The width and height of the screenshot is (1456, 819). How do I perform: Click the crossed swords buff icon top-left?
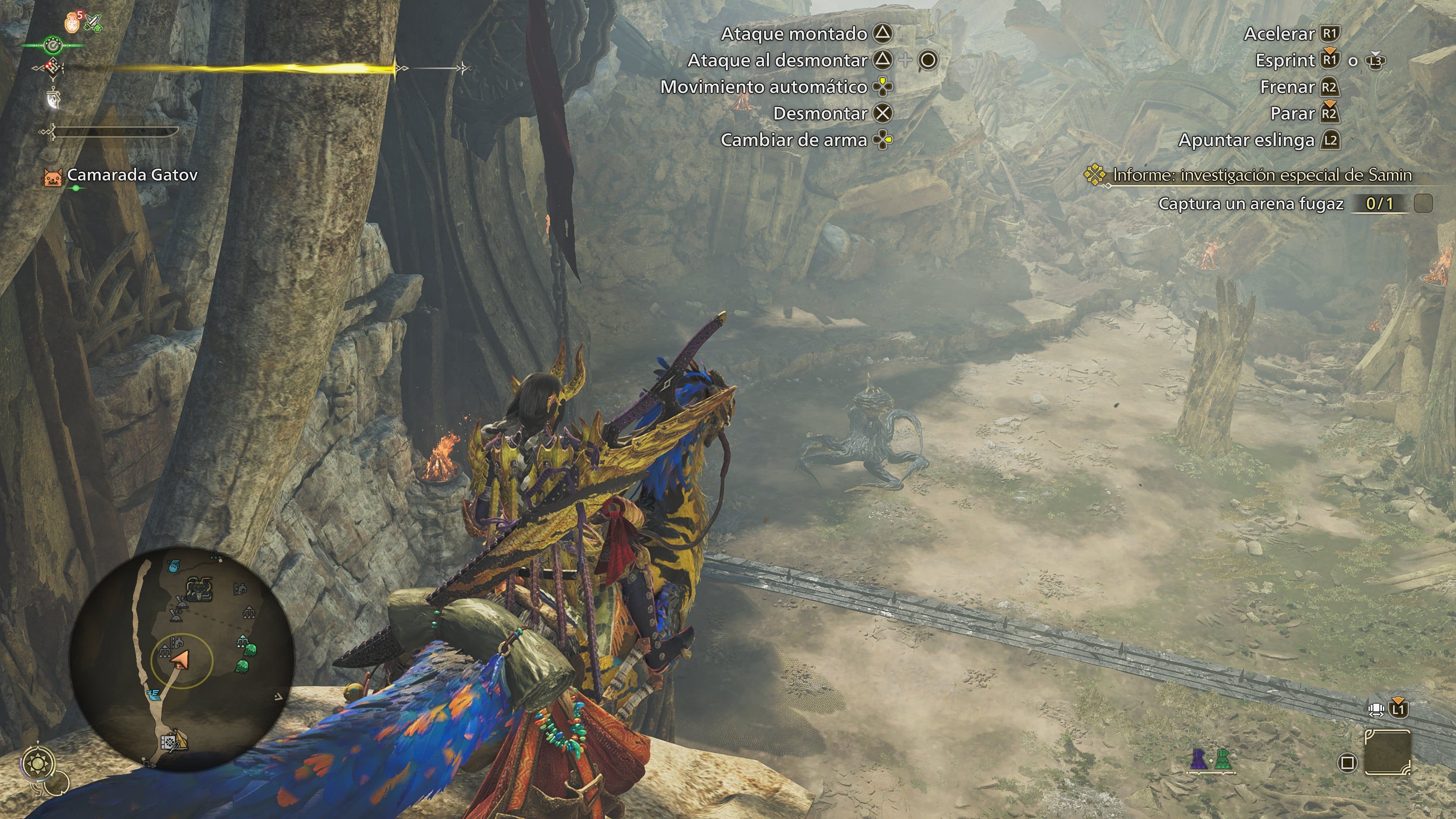click(x=93, y=23)
